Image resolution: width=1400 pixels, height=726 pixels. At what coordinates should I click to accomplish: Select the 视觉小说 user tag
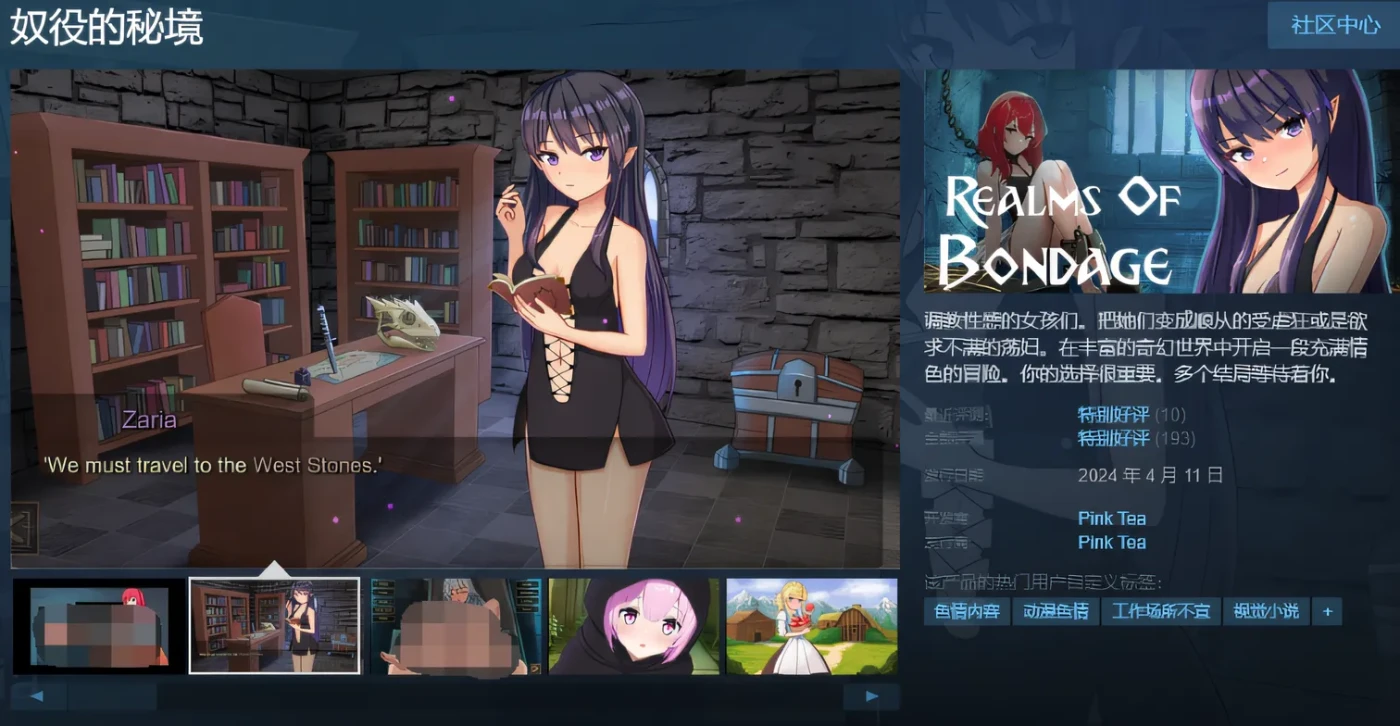(1265, 611)
